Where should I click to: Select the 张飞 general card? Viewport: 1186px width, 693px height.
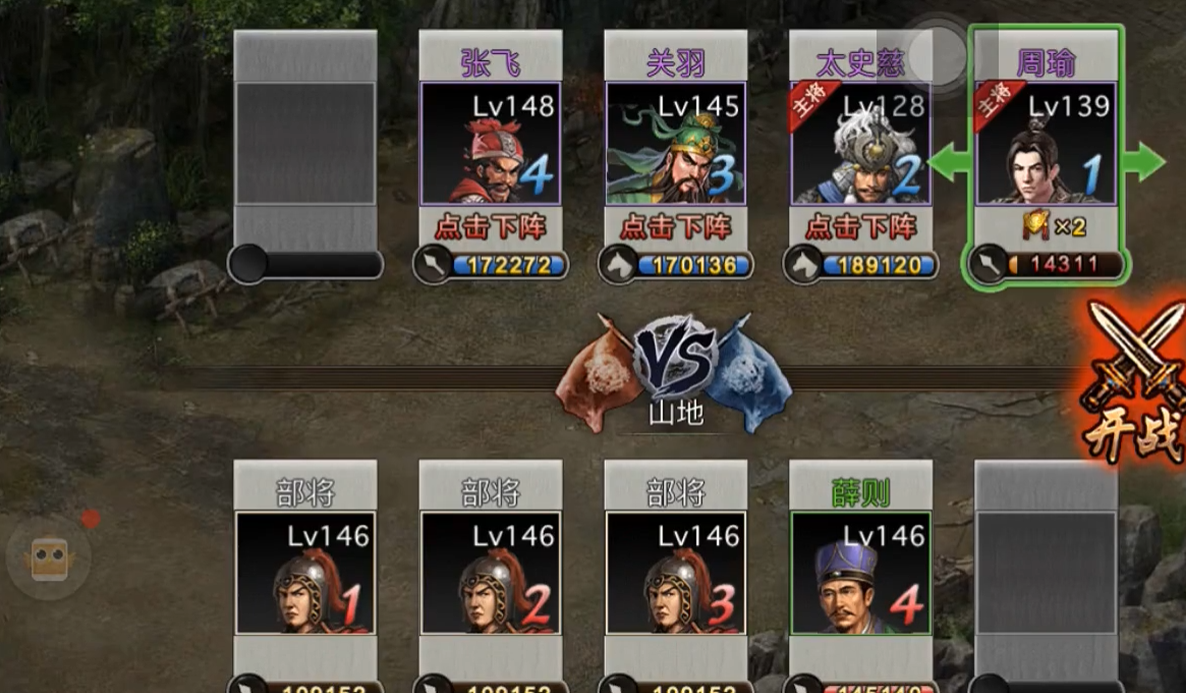490,142
